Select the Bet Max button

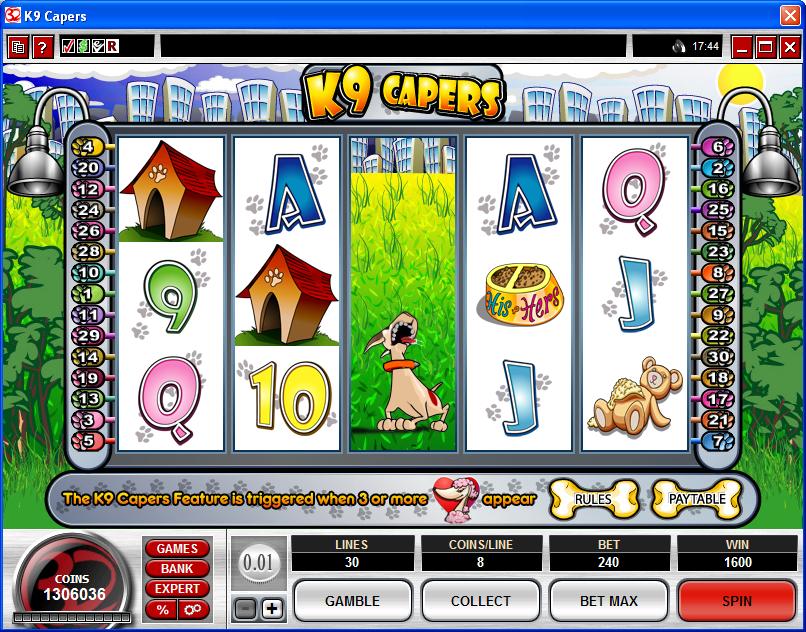pos(609,600)
